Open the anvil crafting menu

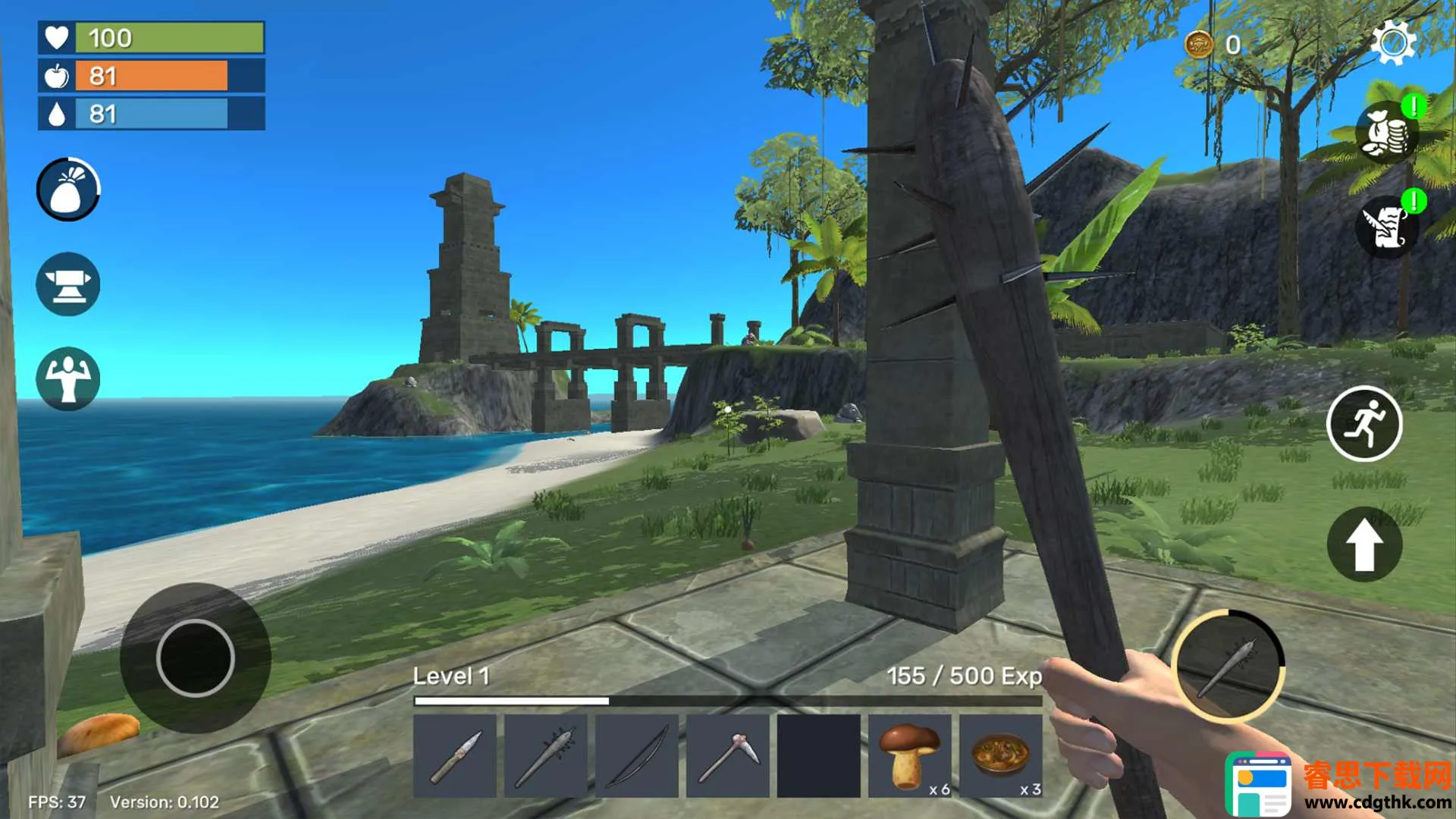(x=68, y=284)
